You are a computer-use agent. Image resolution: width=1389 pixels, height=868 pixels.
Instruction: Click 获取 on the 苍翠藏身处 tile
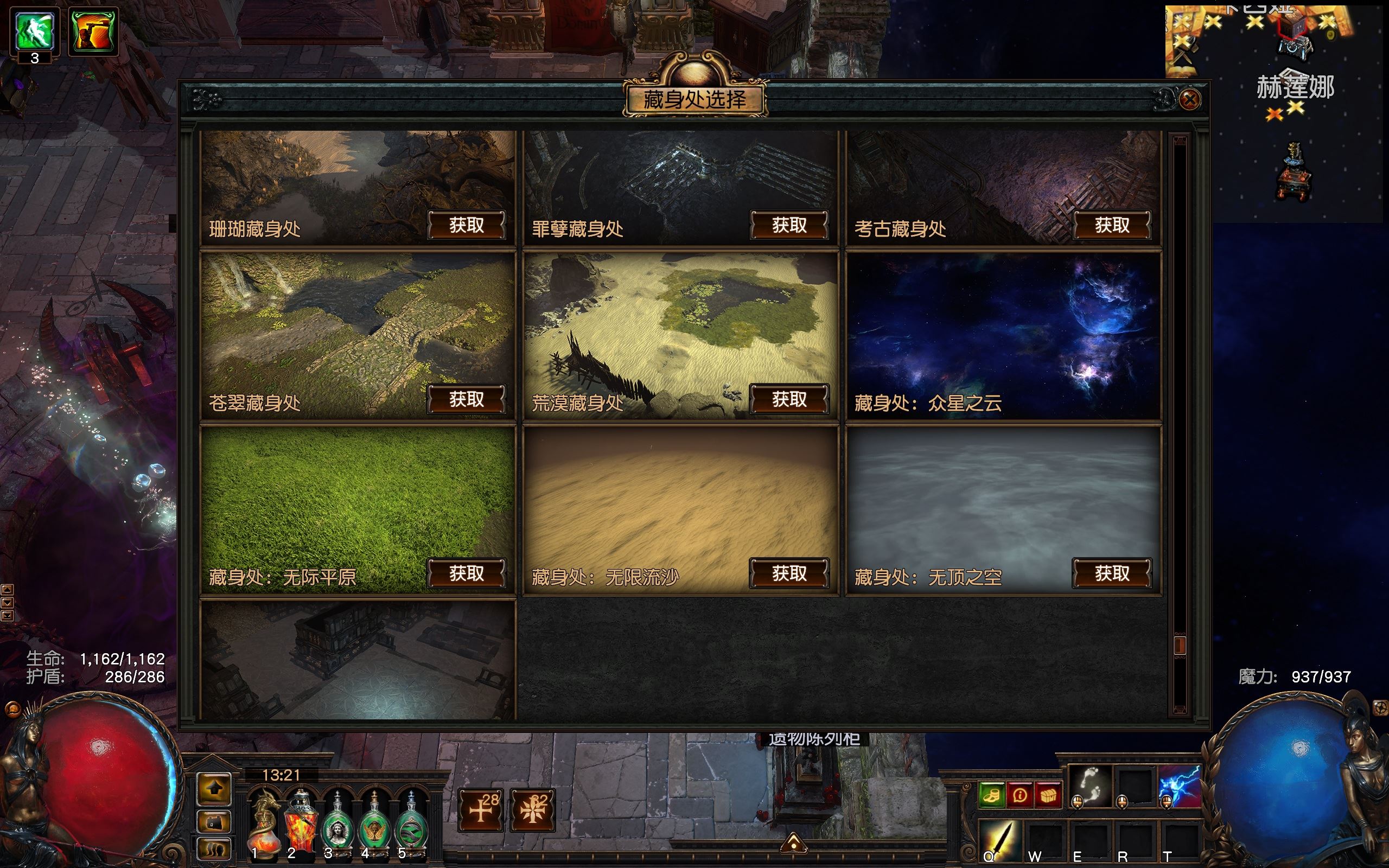pos(466,399)
